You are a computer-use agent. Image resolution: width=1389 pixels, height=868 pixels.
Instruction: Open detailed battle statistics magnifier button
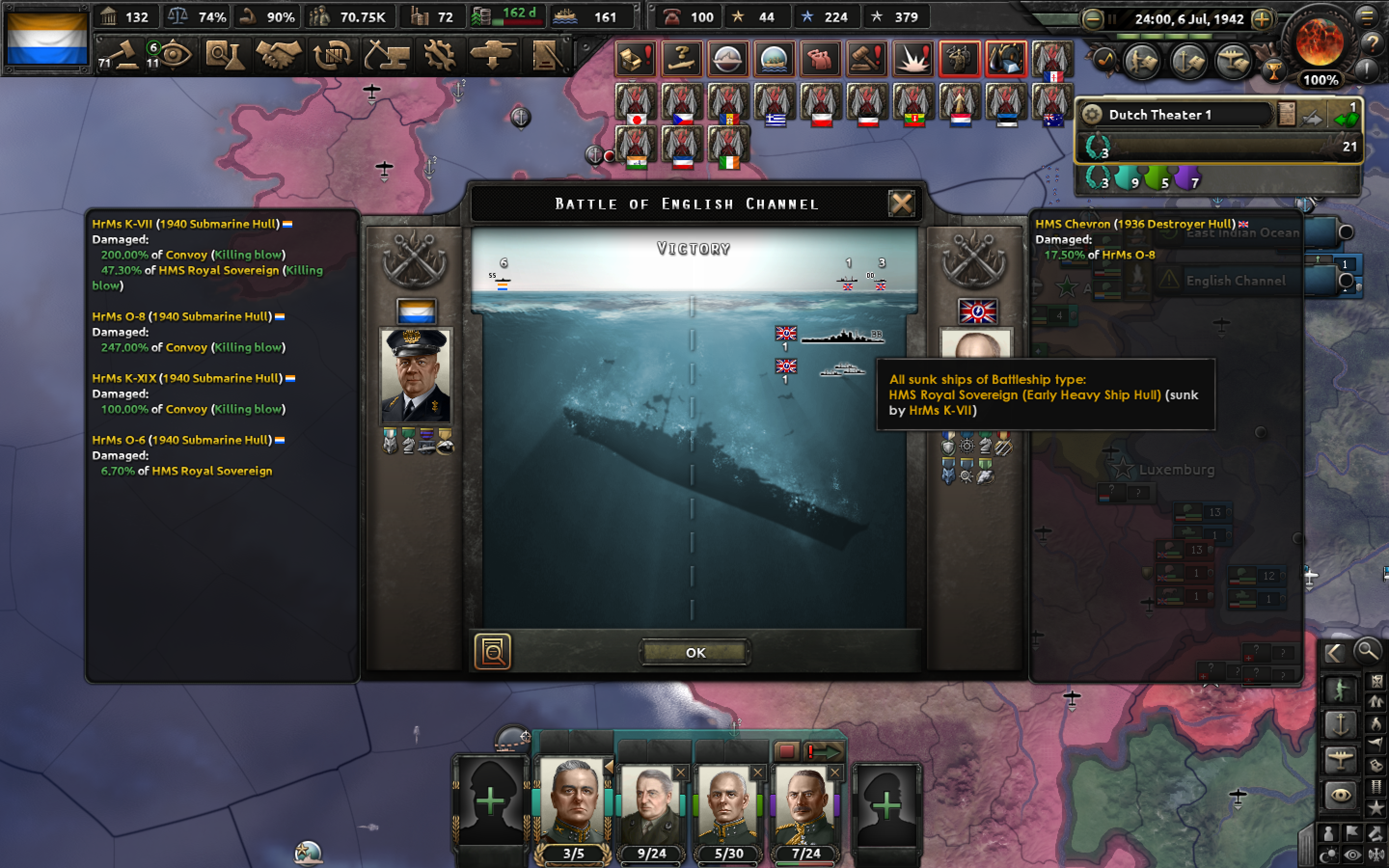[492, 651]
